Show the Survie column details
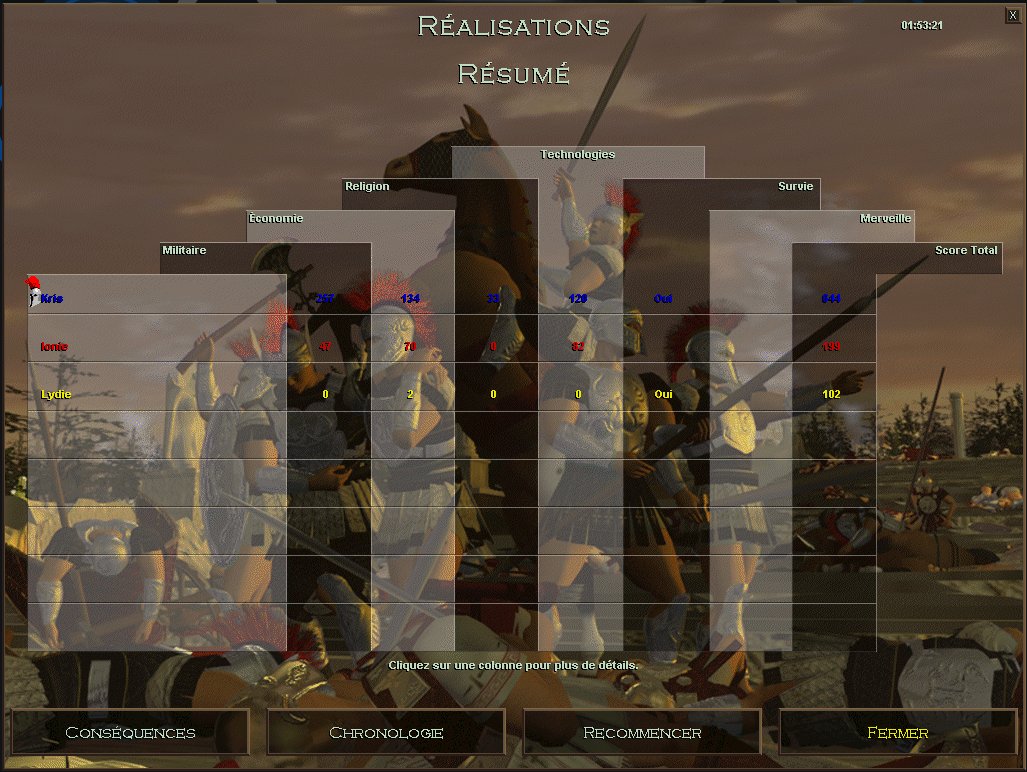This screenshot has width=1027, height=772. pos(795,186)
